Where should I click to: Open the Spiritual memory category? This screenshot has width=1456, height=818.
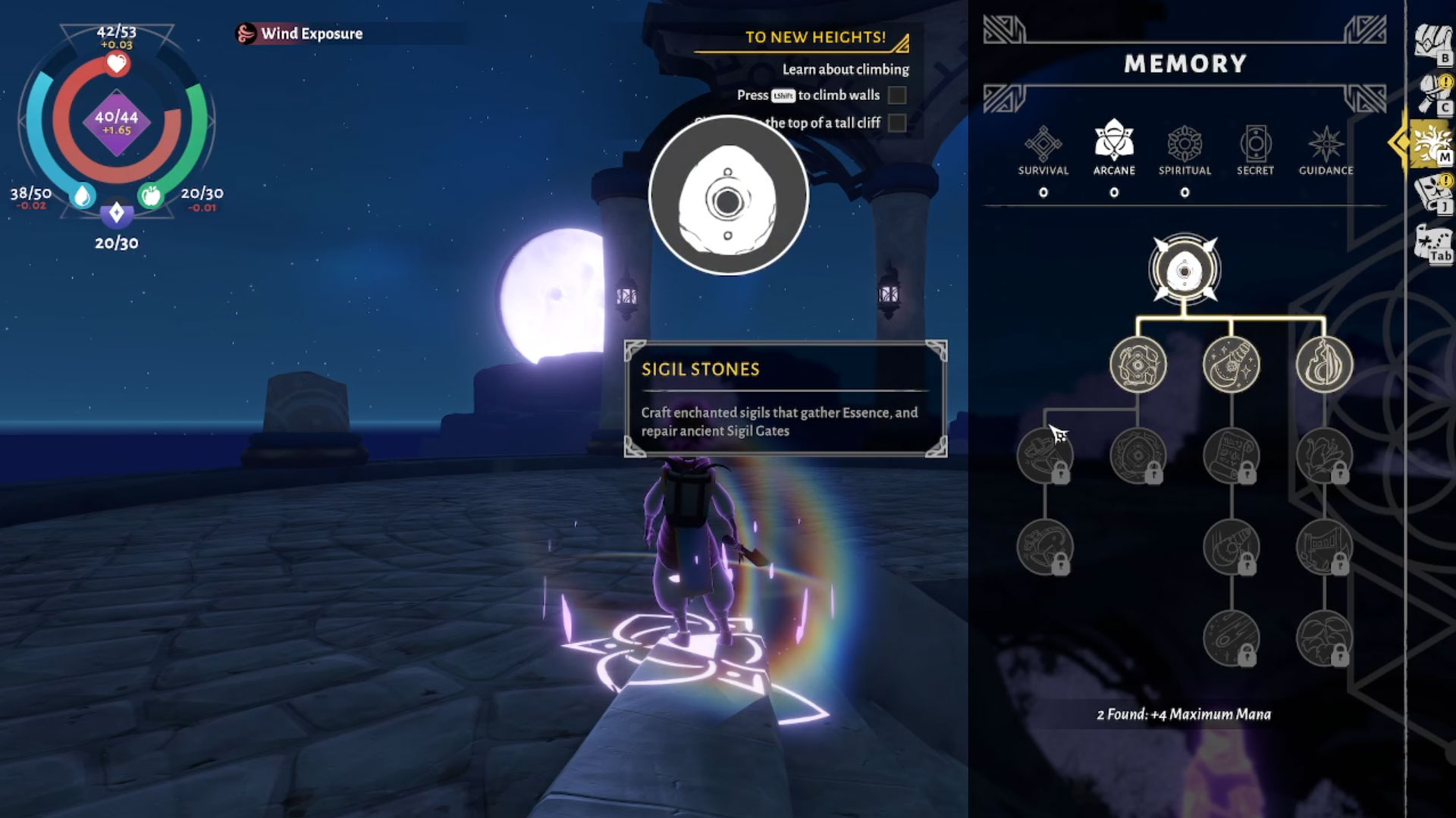coord(1185,150)
